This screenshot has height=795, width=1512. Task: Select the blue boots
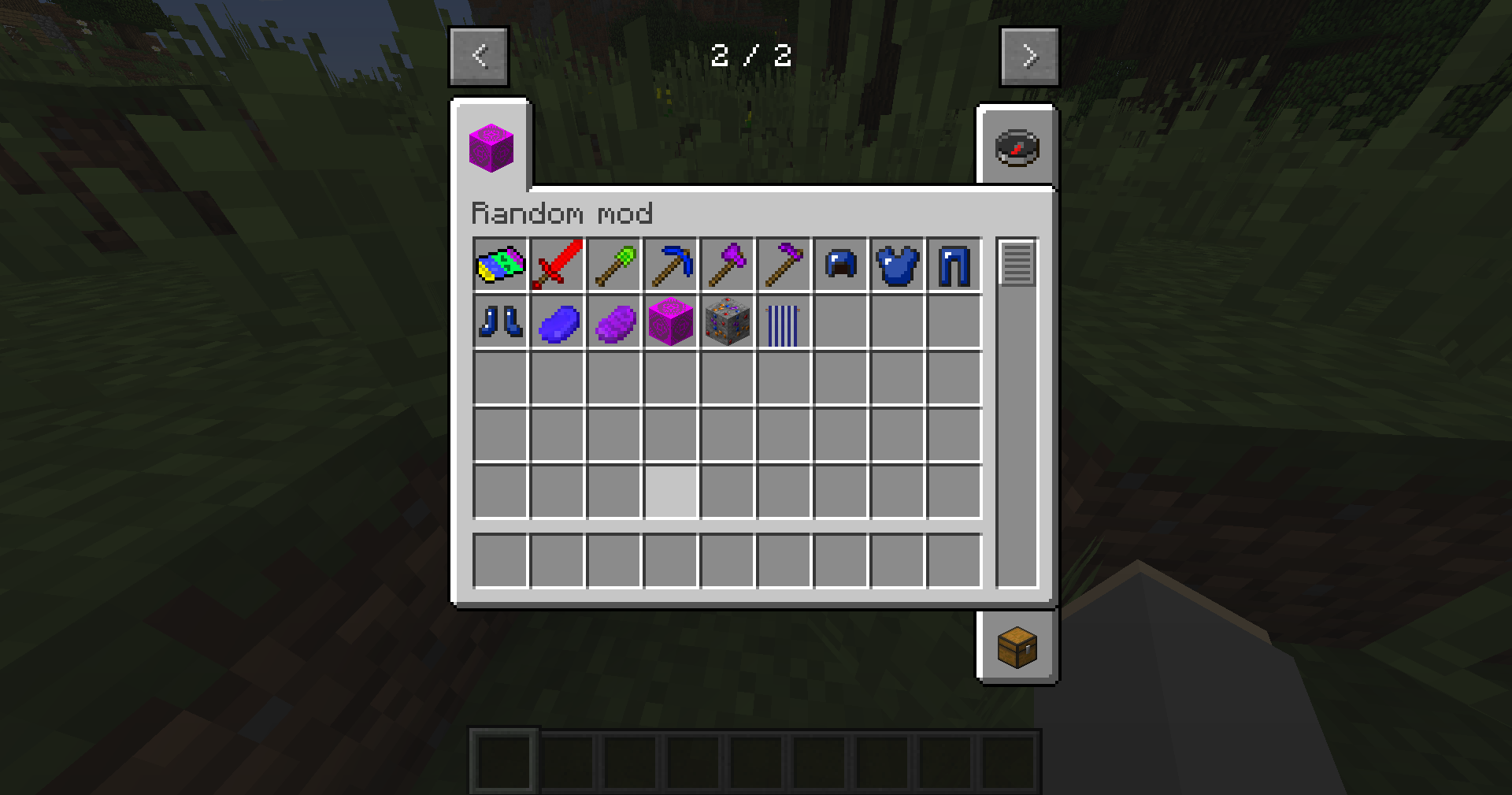[500, 321]
